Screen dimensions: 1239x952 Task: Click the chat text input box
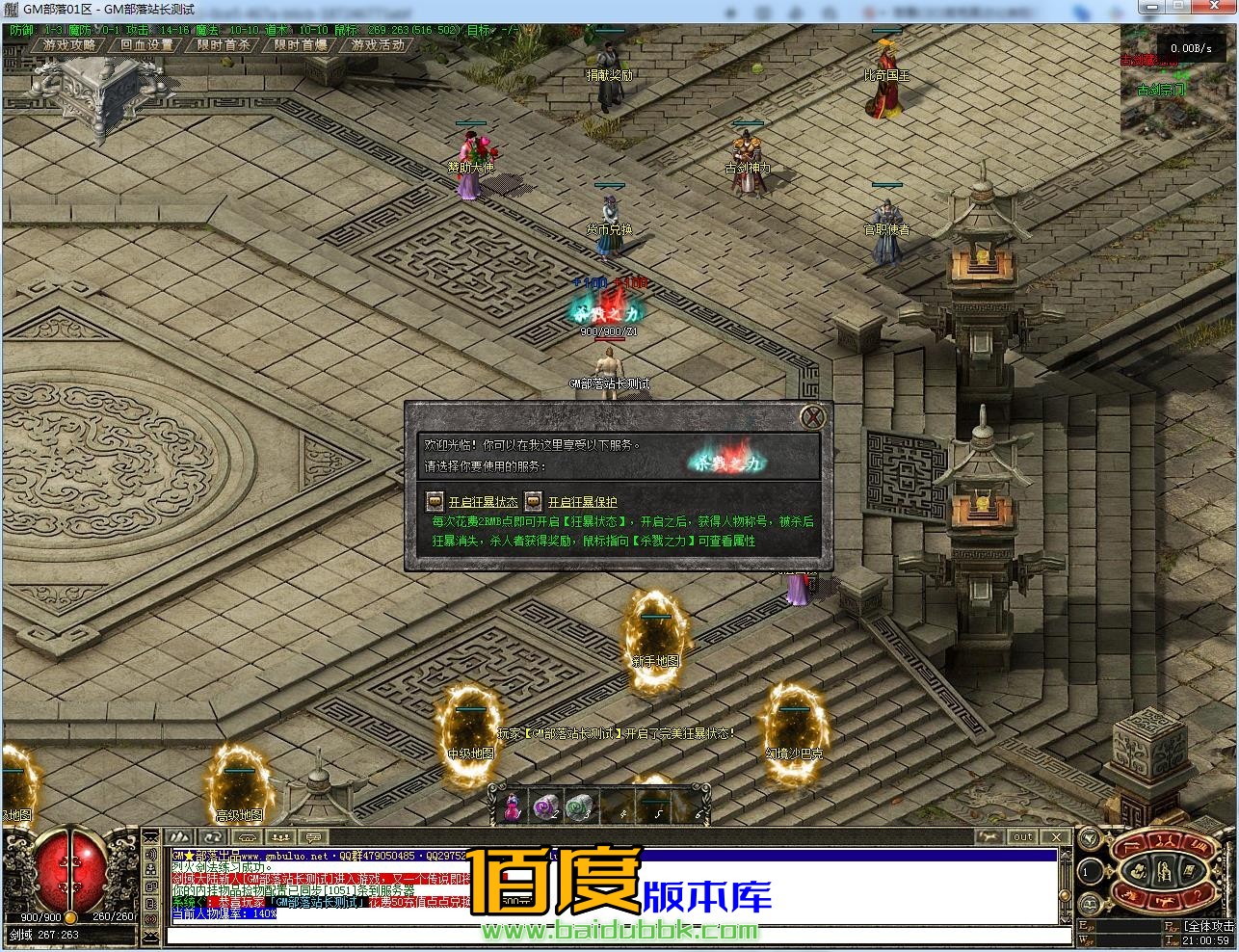pos(617,936)
